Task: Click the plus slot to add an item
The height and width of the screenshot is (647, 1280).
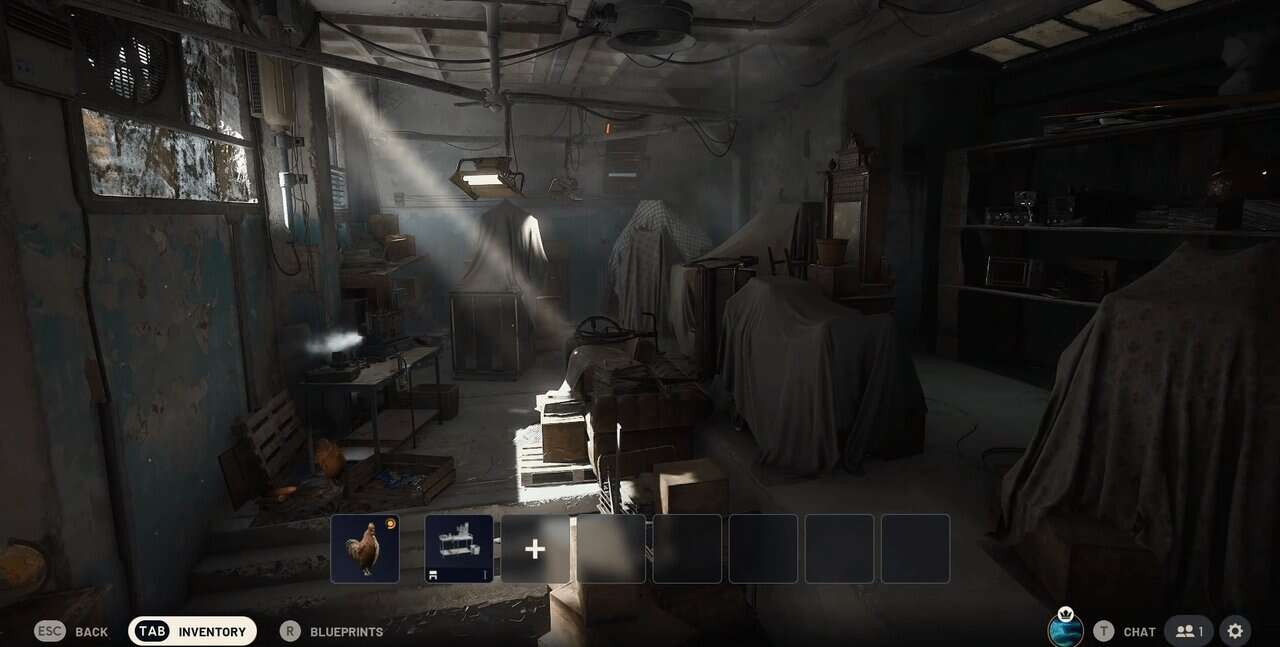Action: point(535,548)
